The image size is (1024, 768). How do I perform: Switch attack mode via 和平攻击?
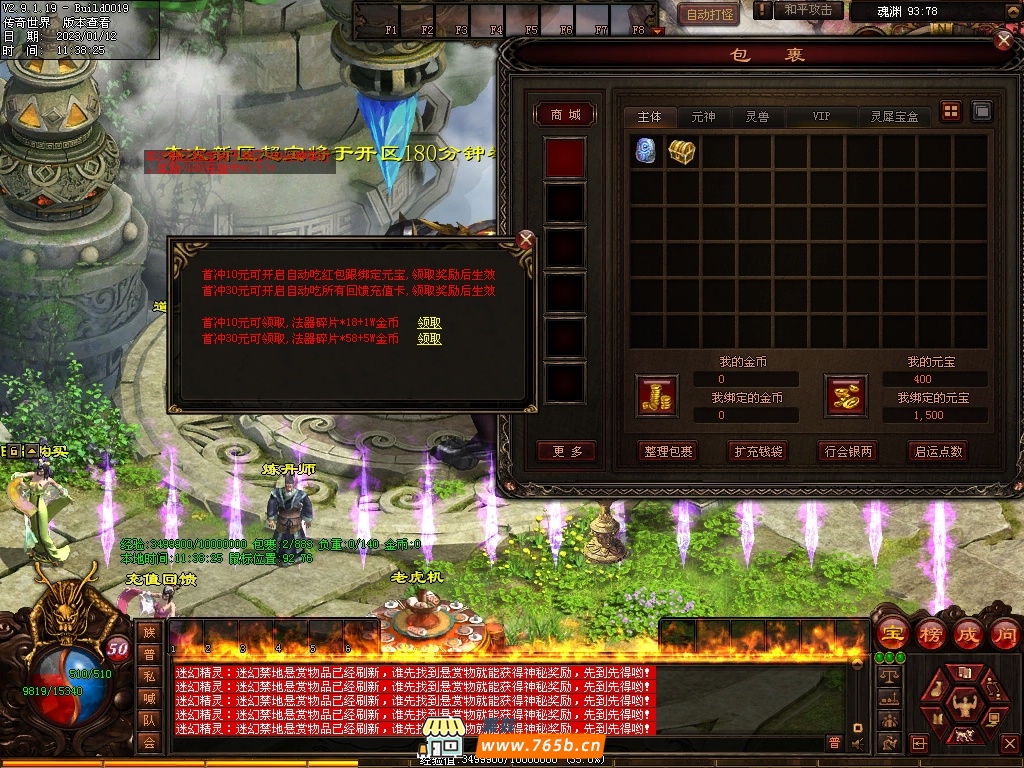[x=808, y=11]
